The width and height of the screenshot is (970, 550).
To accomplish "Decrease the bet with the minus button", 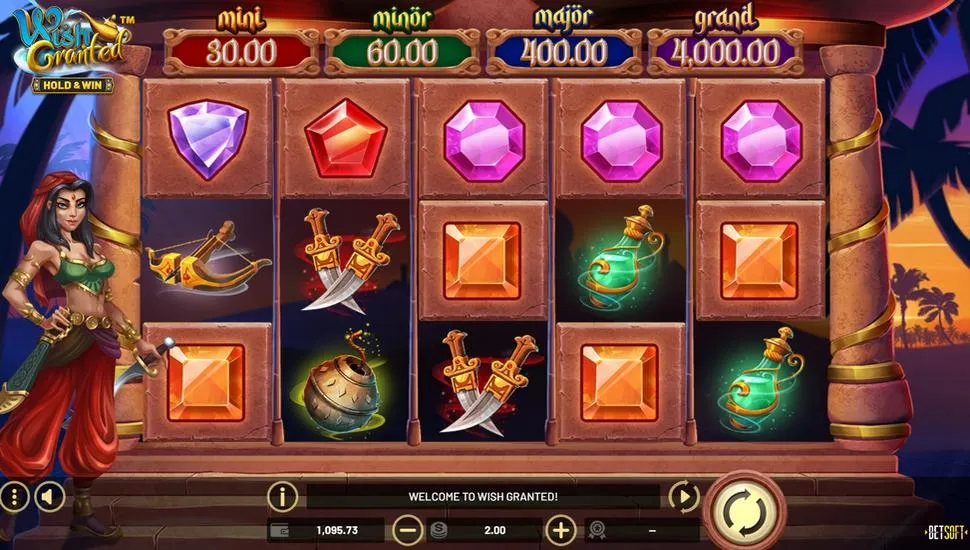I will click(x=407, y=530).
